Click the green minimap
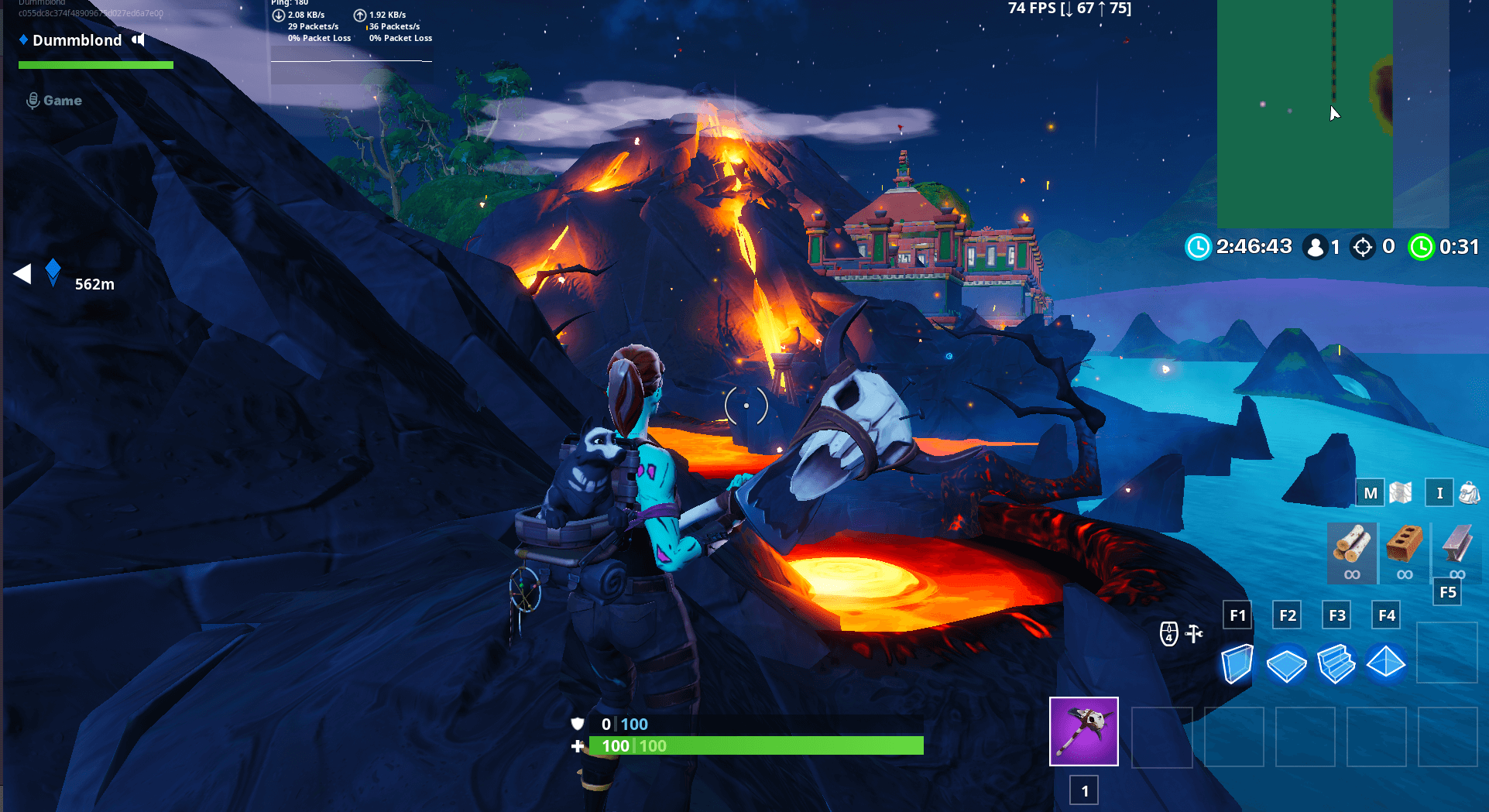This screenshot has height=812, width=1489. point(1305,114)
